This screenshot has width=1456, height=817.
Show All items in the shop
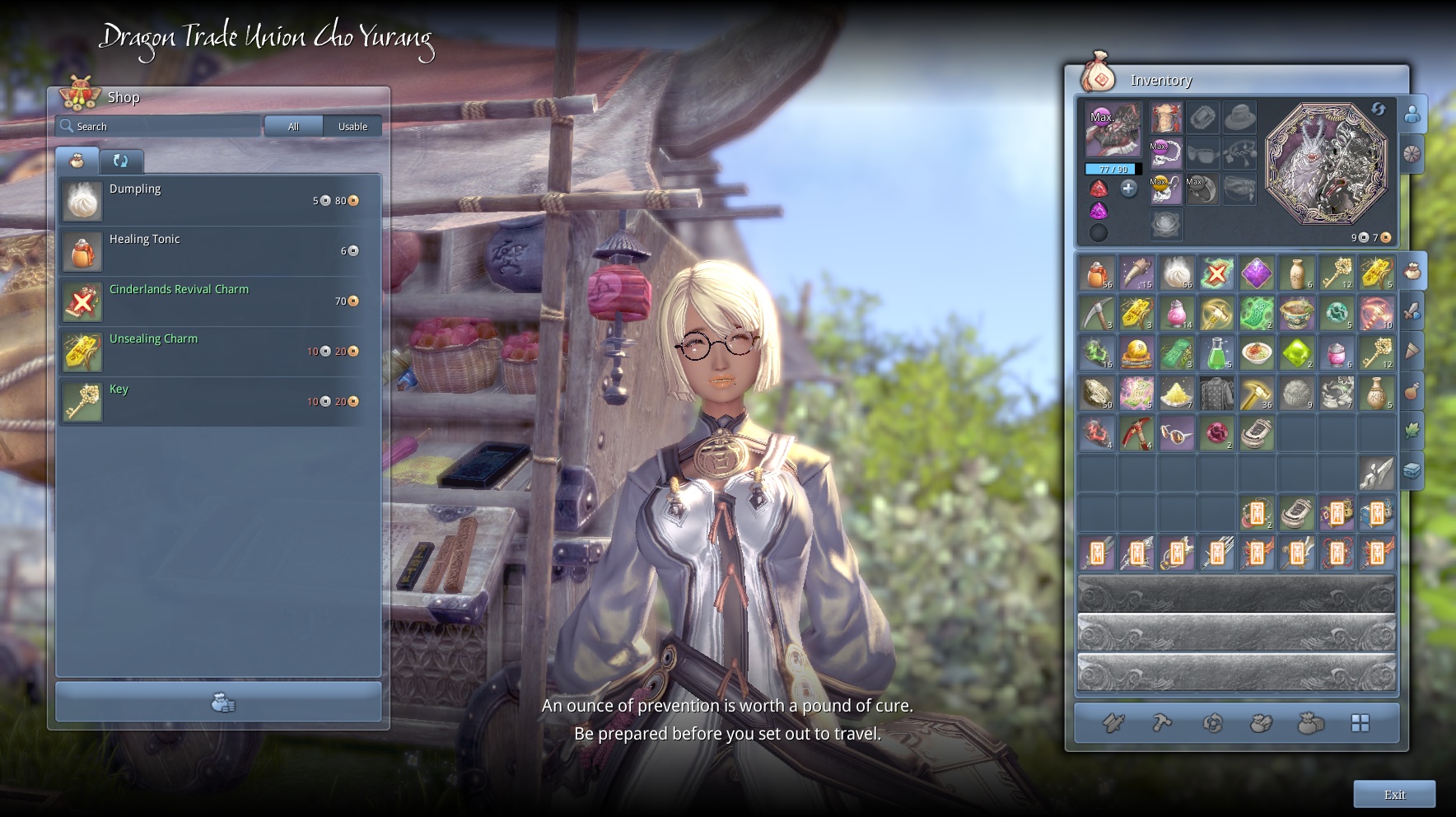click(x=293, y=126)
